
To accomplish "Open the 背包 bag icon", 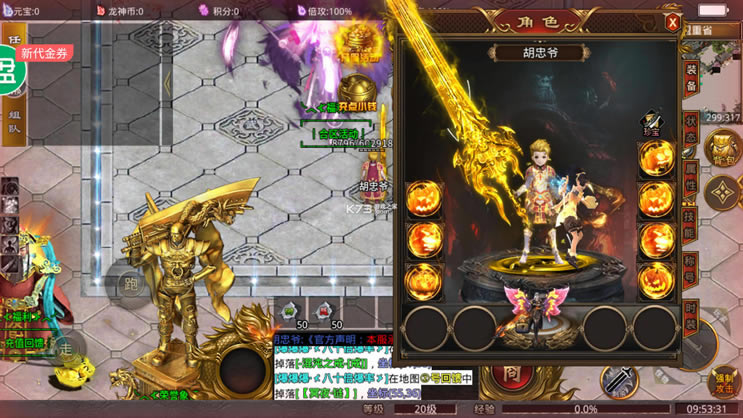I will [x=721, y=148].
